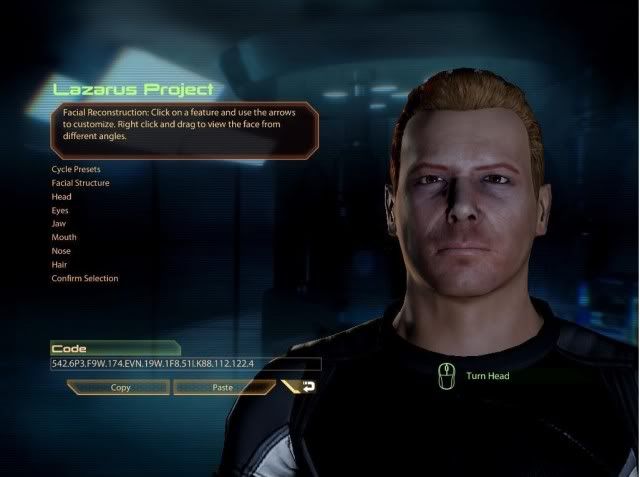Open the Jaw customization option

pos(60,224)
